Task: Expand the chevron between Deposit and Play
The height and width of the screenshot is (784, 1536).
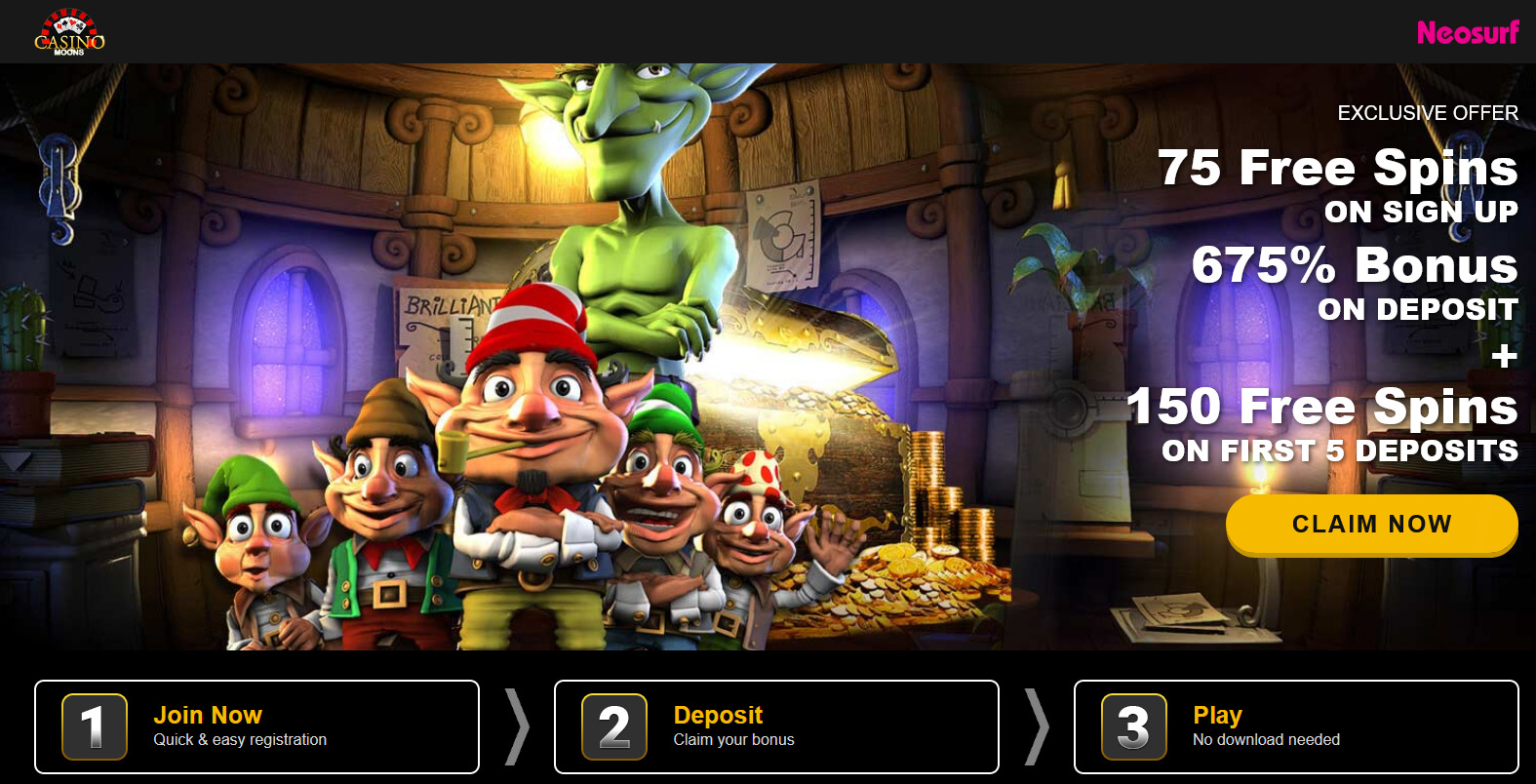Action: tap(1036, 726)
